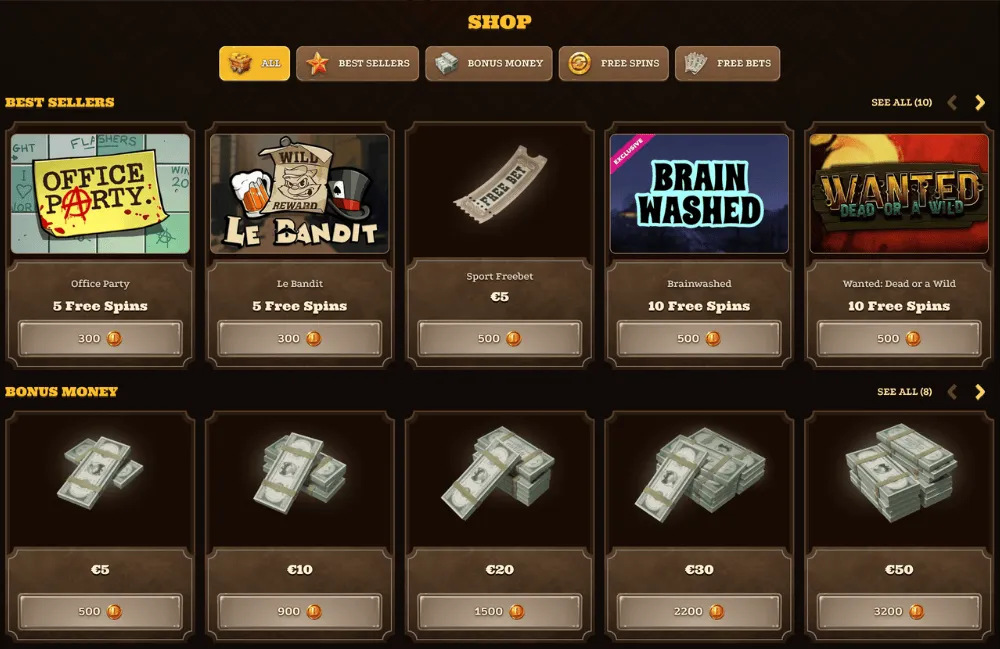Select the All shop category
This screenshot has width=1000, height=649.
tap(254, 63)
